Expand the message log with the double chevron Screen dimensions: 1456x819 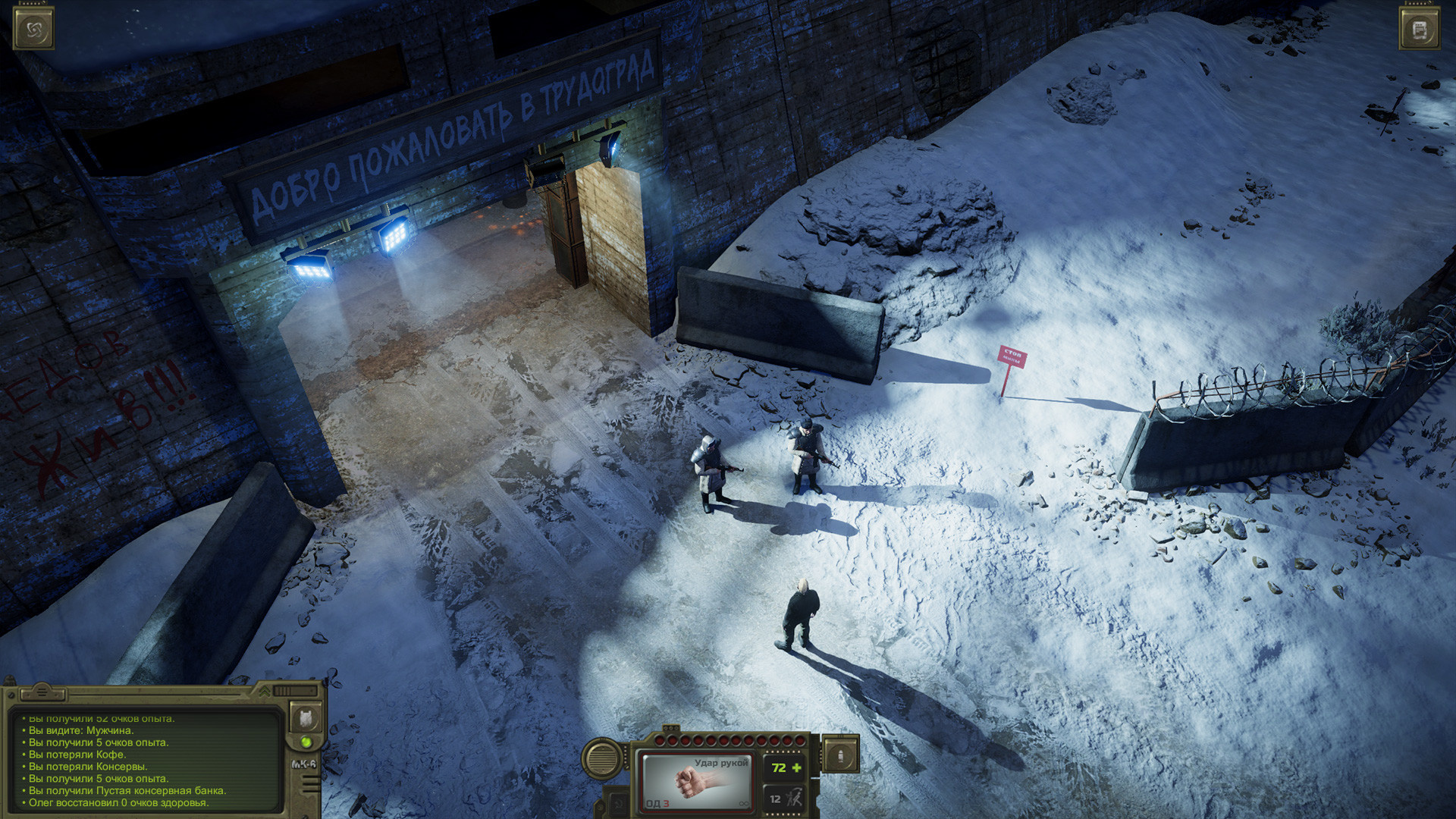click(264, 692)
